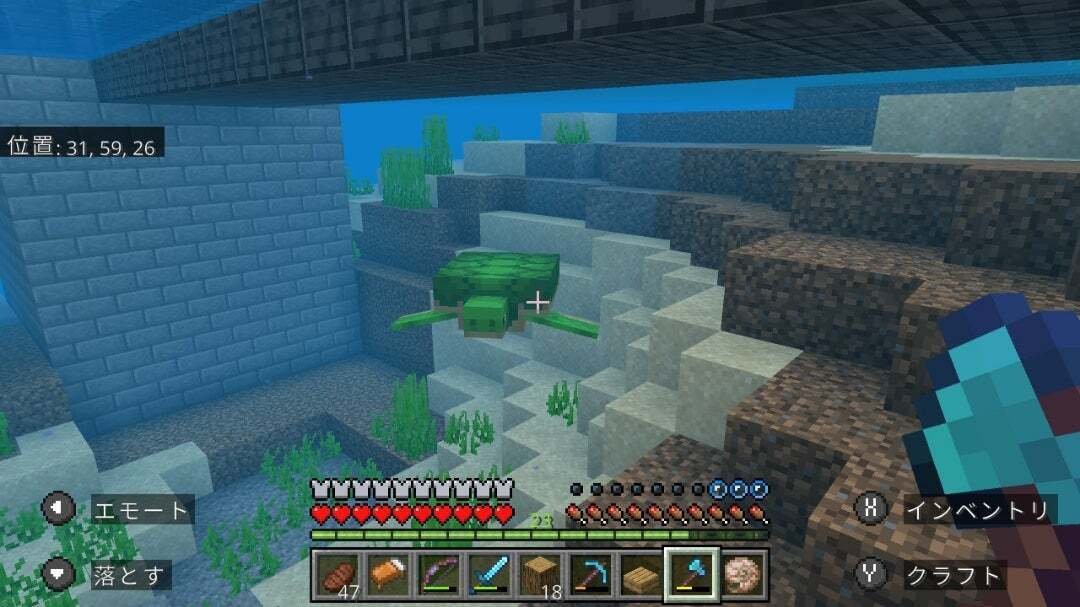Click the highlighted diamond axe slot

click(692, 574)
